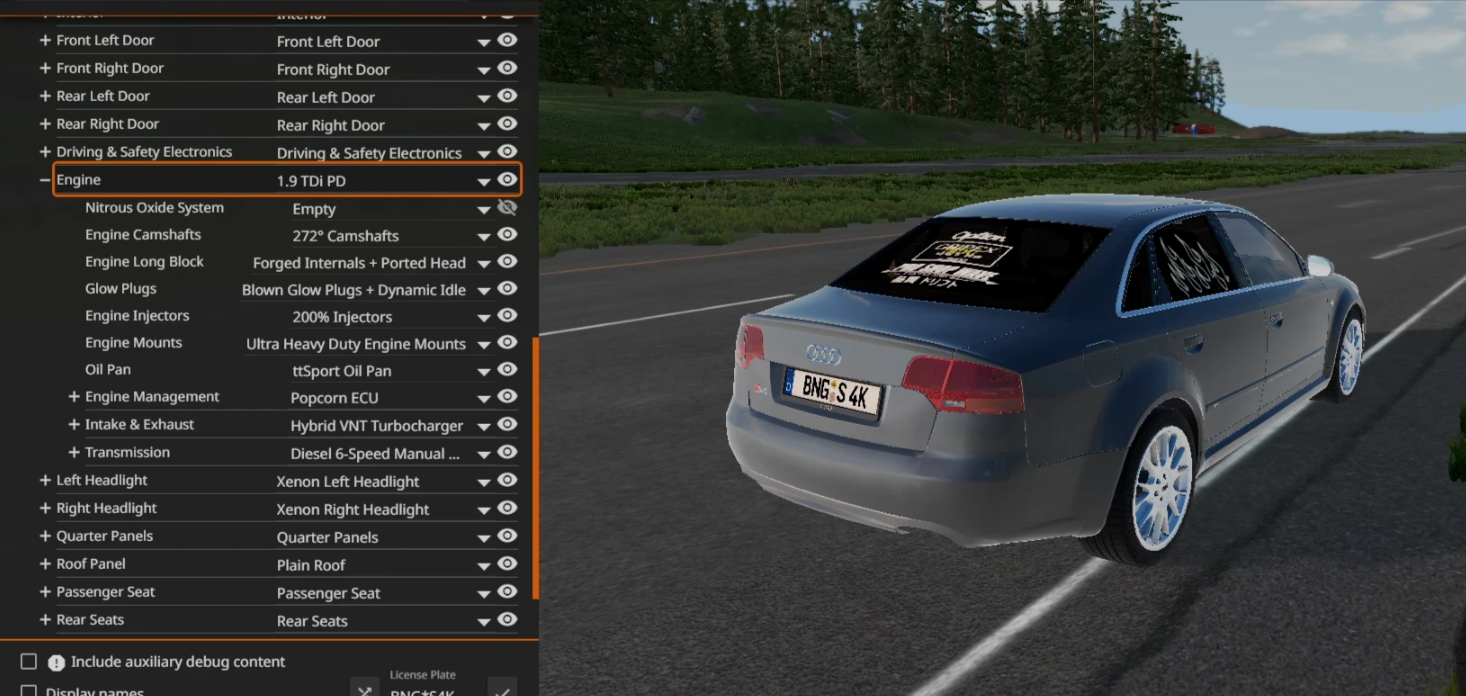
Task: Choose a different Glow Plugs option
Action: [x=484, y=290]
